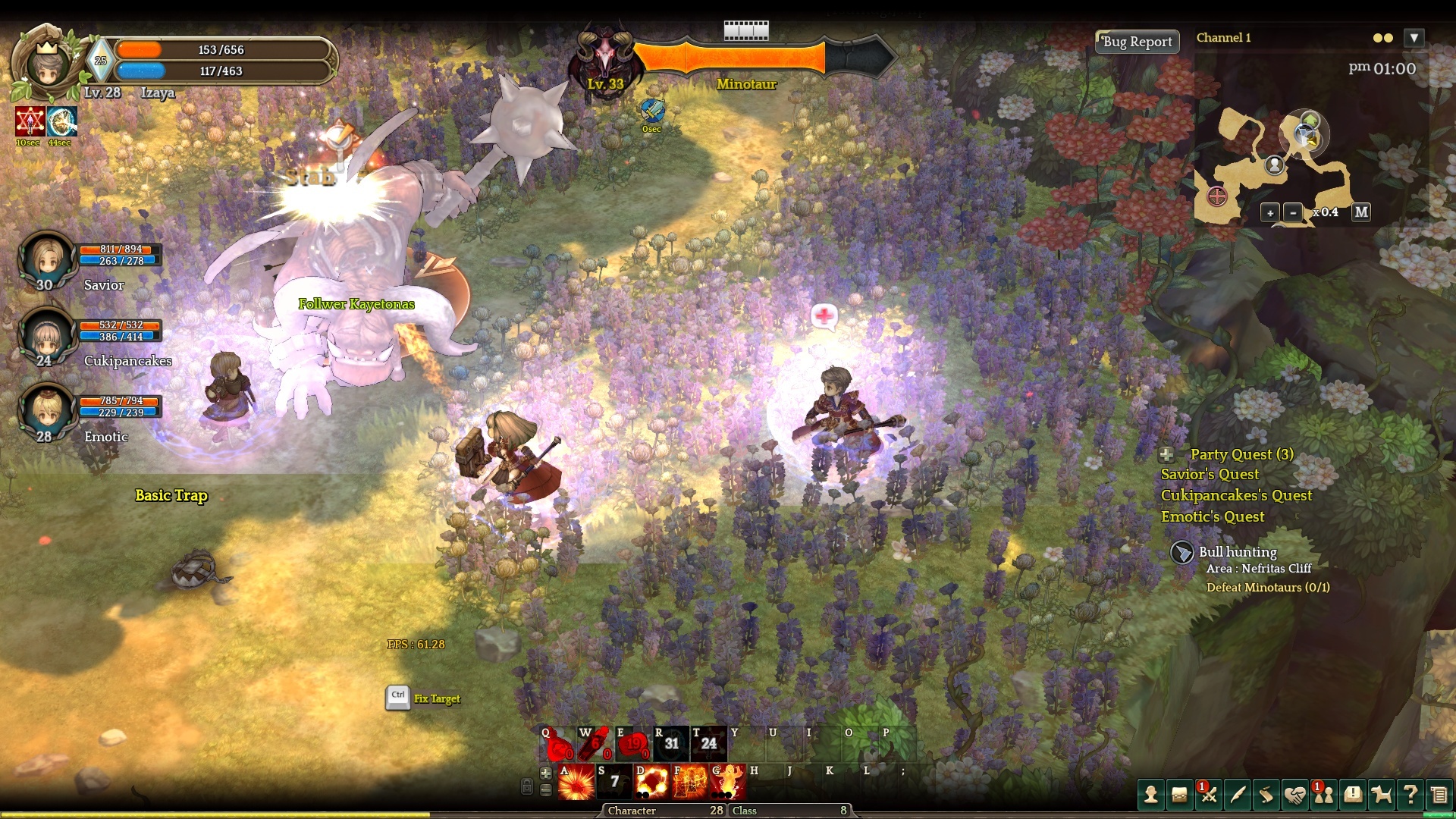Select party member Savior's portrait
The width and height of the screenshot is (1456, 819).
(x=47, y=260)
